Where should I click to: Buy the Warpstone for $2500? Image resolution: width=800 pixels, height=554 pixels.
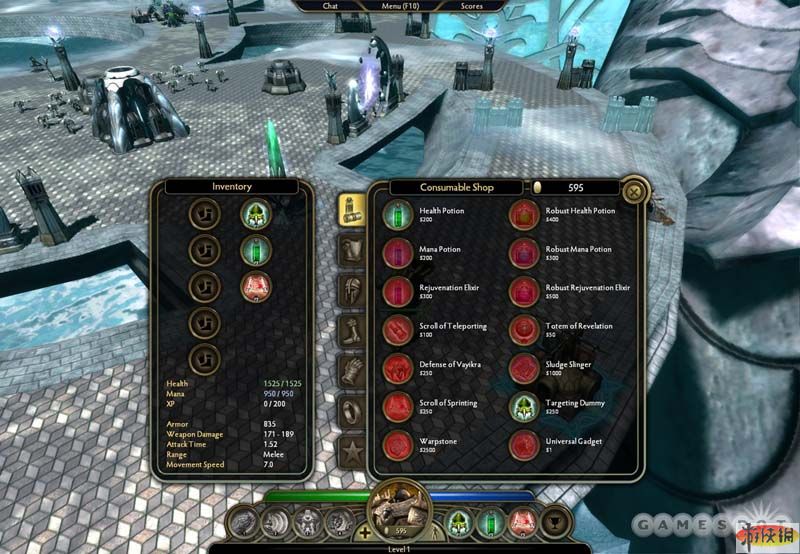click(x=398, y=445)
